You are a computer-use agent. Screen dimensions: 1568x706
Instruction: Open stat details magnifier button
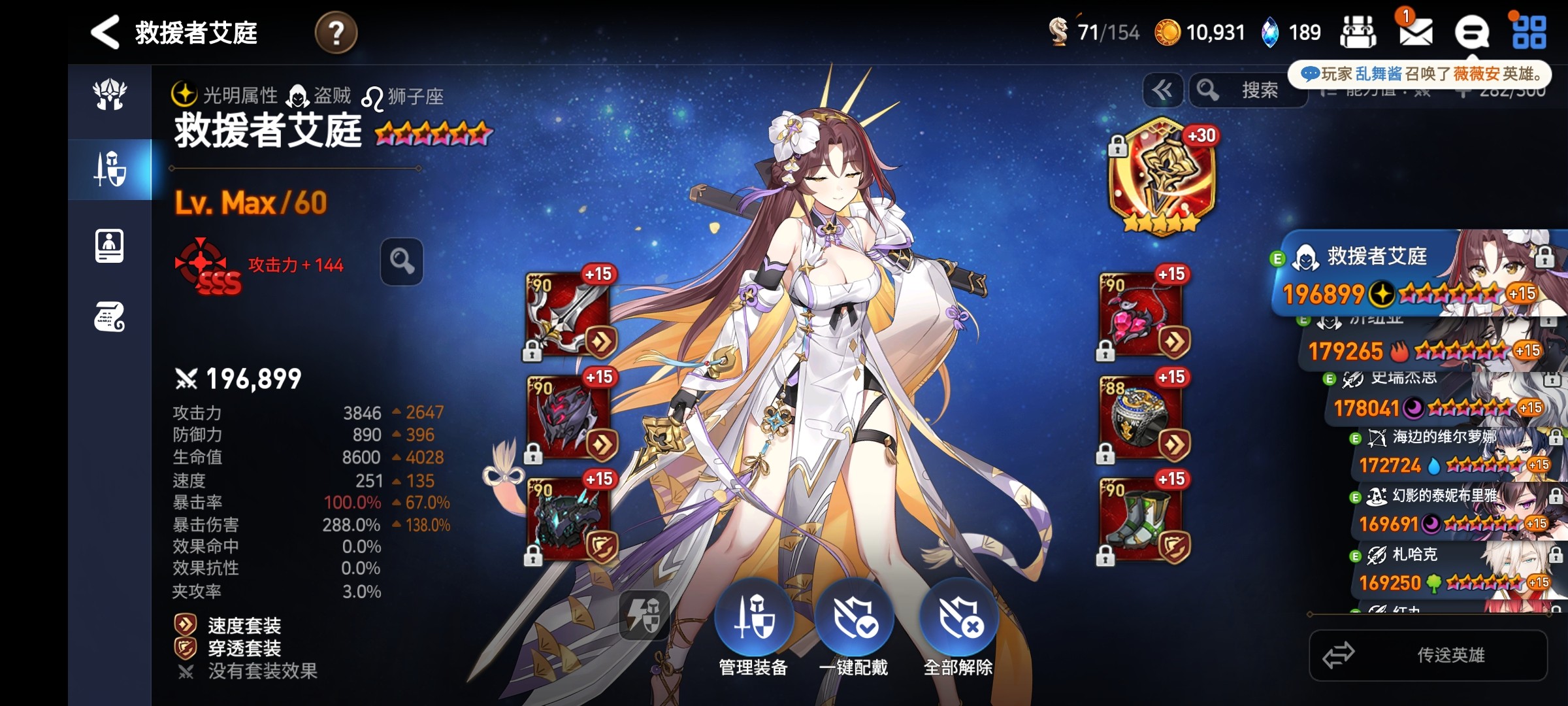(x=402, y=261)
